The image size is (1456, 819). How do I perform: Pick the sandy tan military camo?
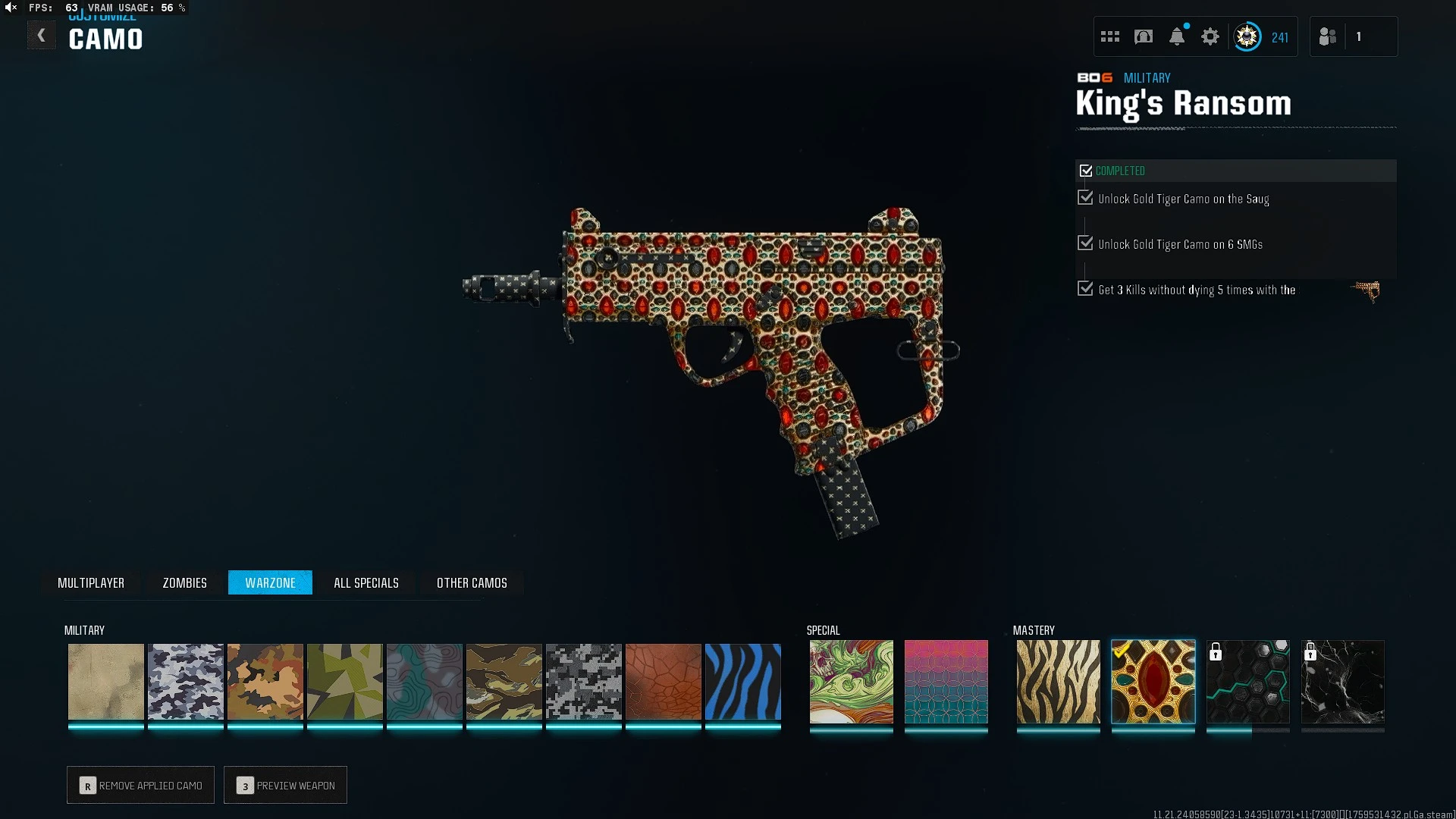(105, 681)
